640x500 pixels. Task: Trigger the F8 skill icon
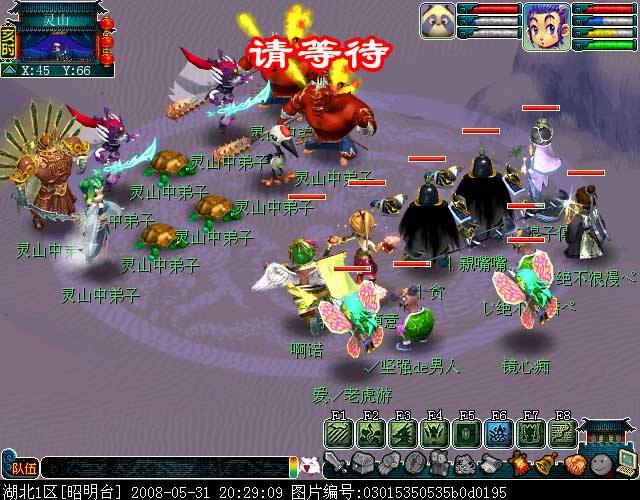pyautogui.click(x=562, y=433)
